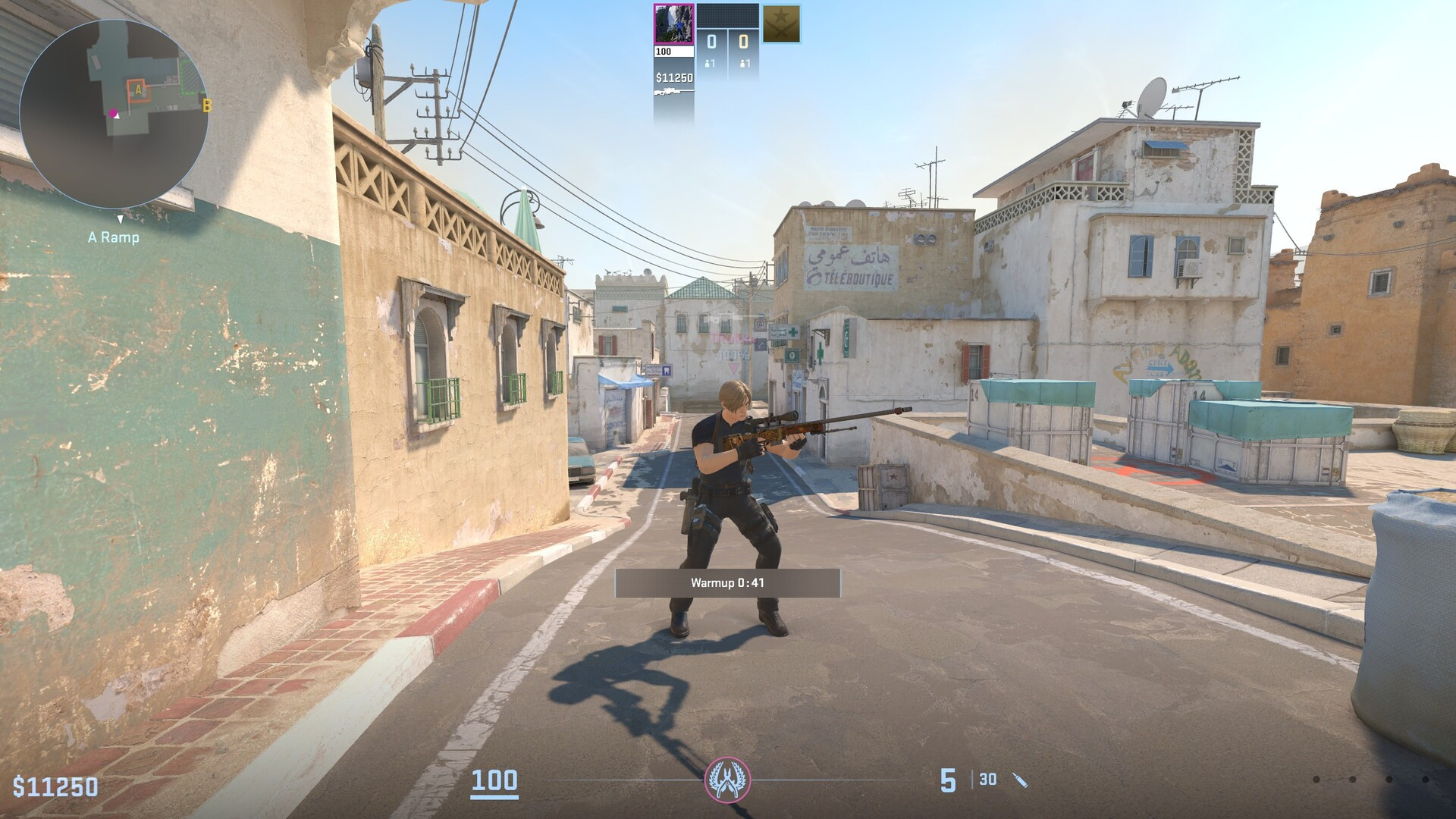
Task: Click the bullet icon beside the reserve ammo
Action: pos(1020,780)
